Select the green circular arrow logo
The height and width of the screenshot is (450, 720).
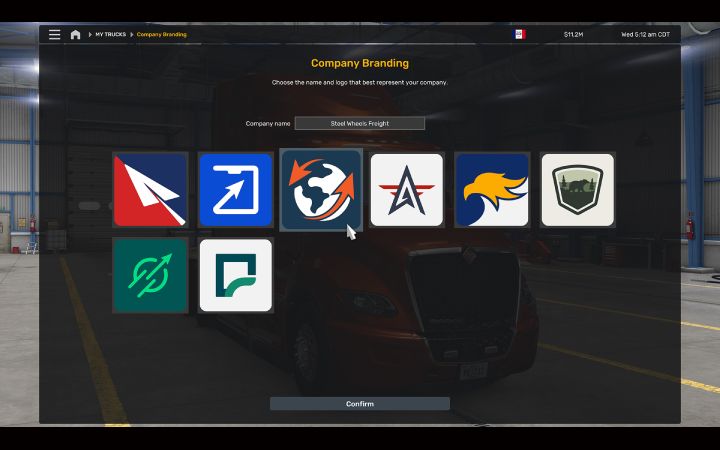(x=150, y=275)
